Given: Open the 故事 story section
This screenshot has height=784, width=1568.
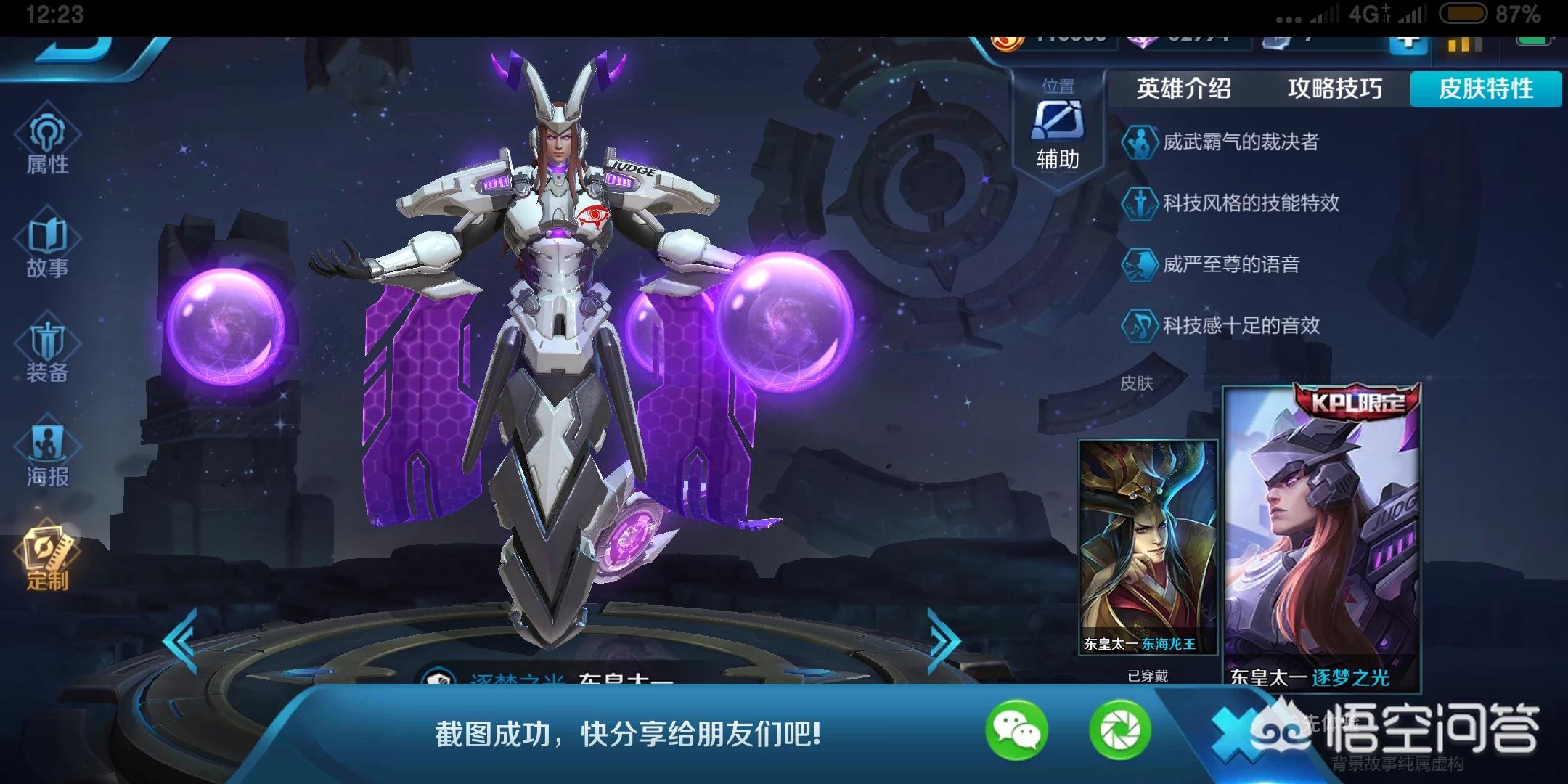Looking at the screenshot, I should [x=47, y=247].
